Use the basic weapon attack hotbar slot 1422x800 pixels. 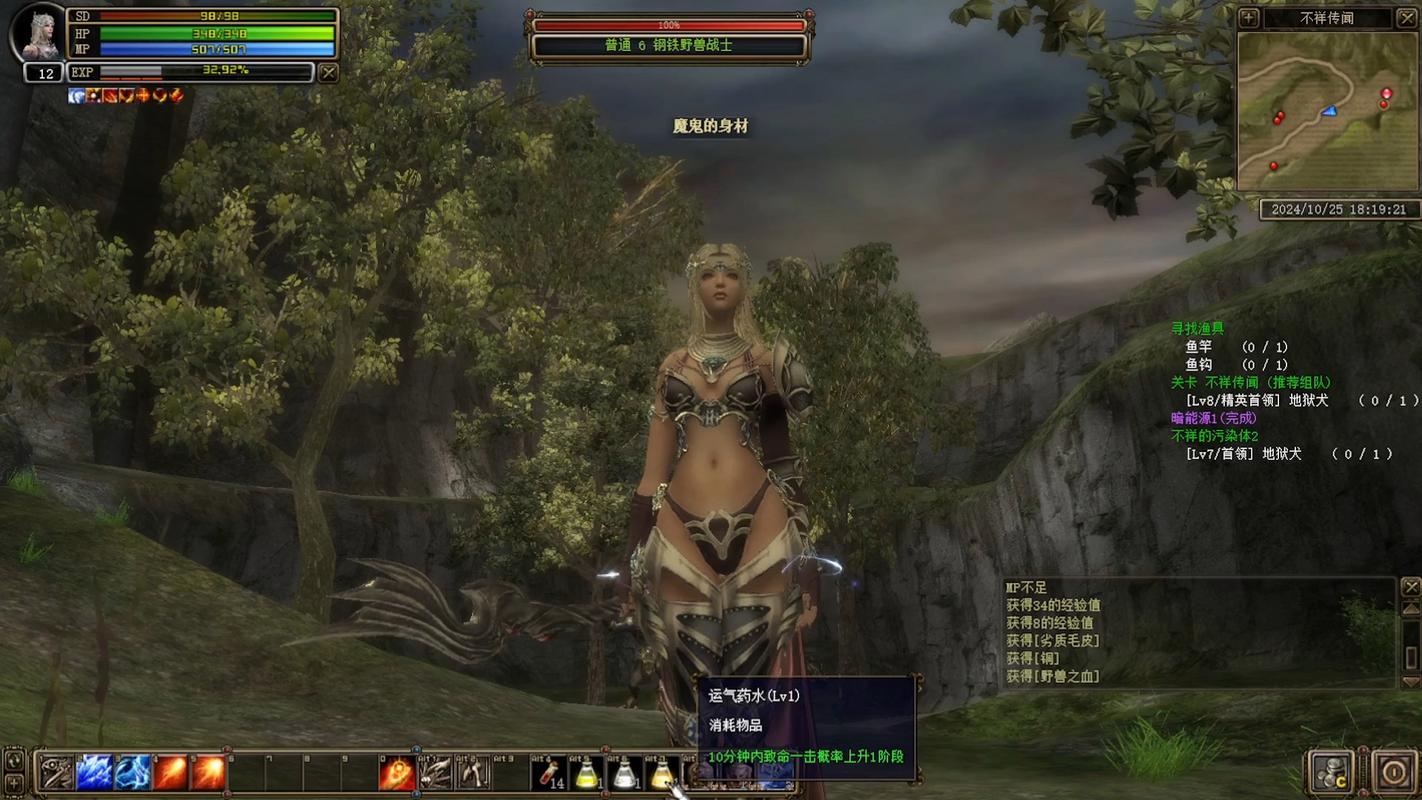pos(56,772)
